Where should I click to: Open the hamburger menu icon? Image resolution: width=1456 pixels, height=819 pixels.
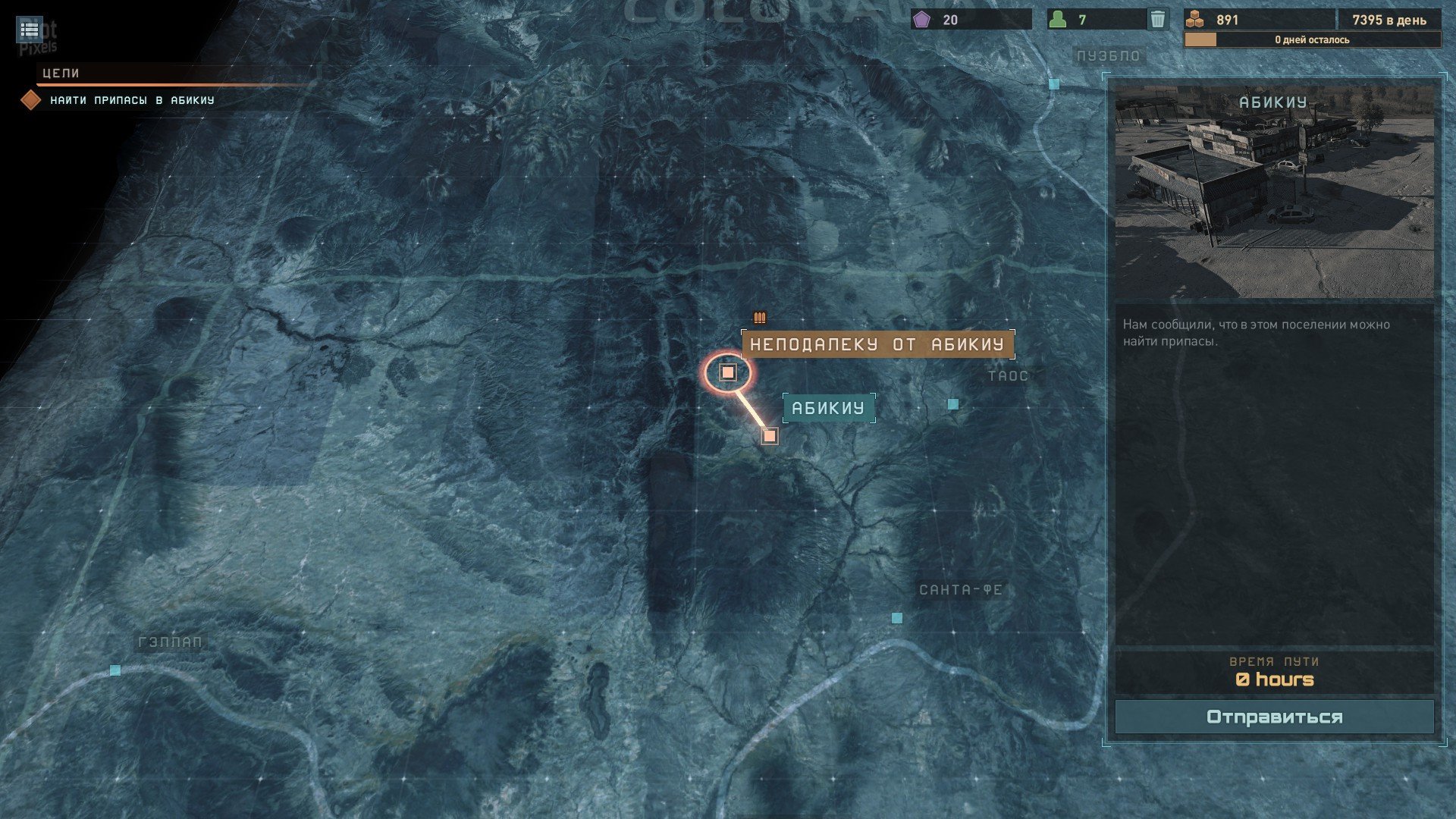coord(30,30)
